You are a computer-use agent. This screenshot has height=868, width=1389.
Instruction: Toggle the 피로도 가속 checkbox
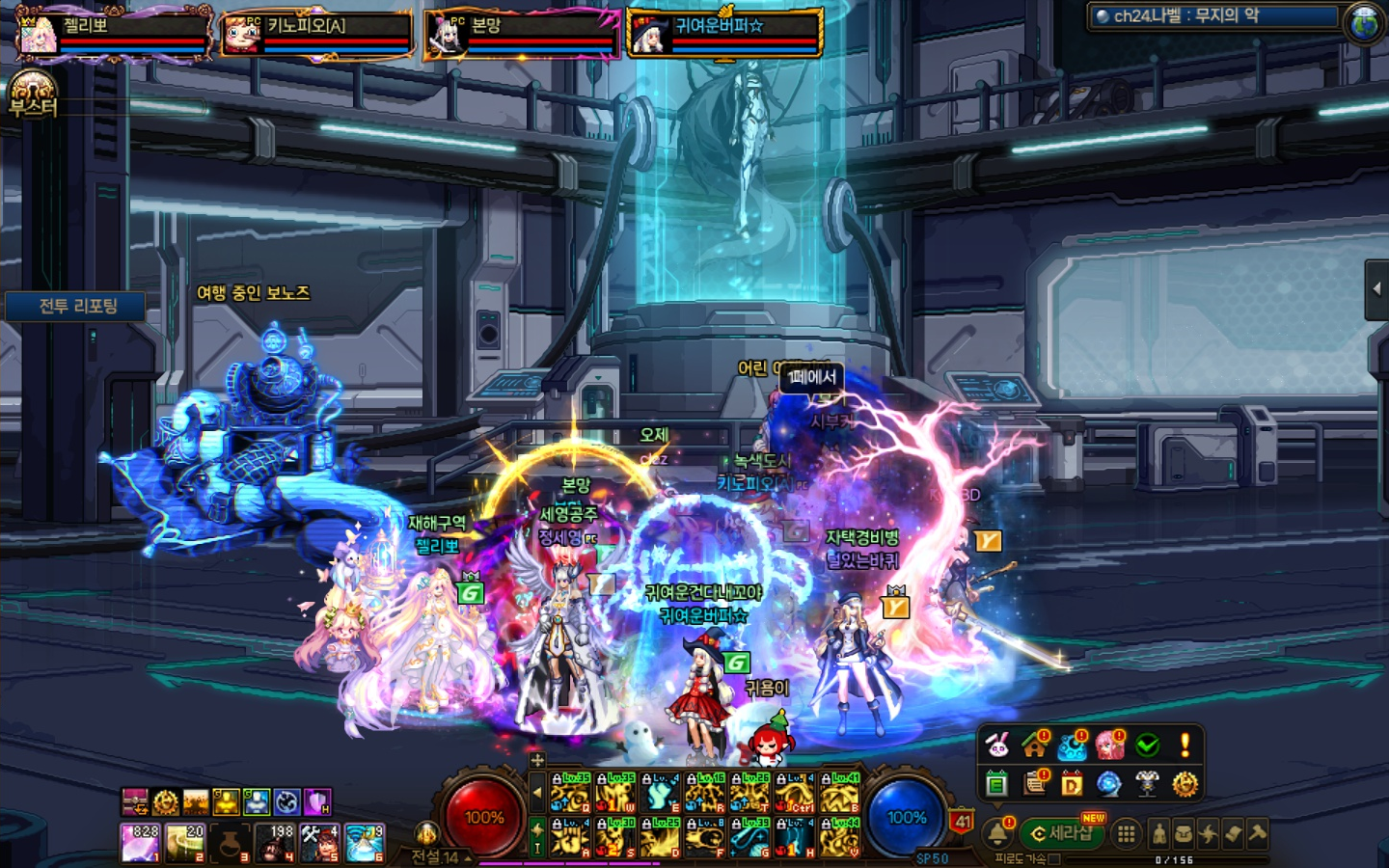tap(1054, 858)
